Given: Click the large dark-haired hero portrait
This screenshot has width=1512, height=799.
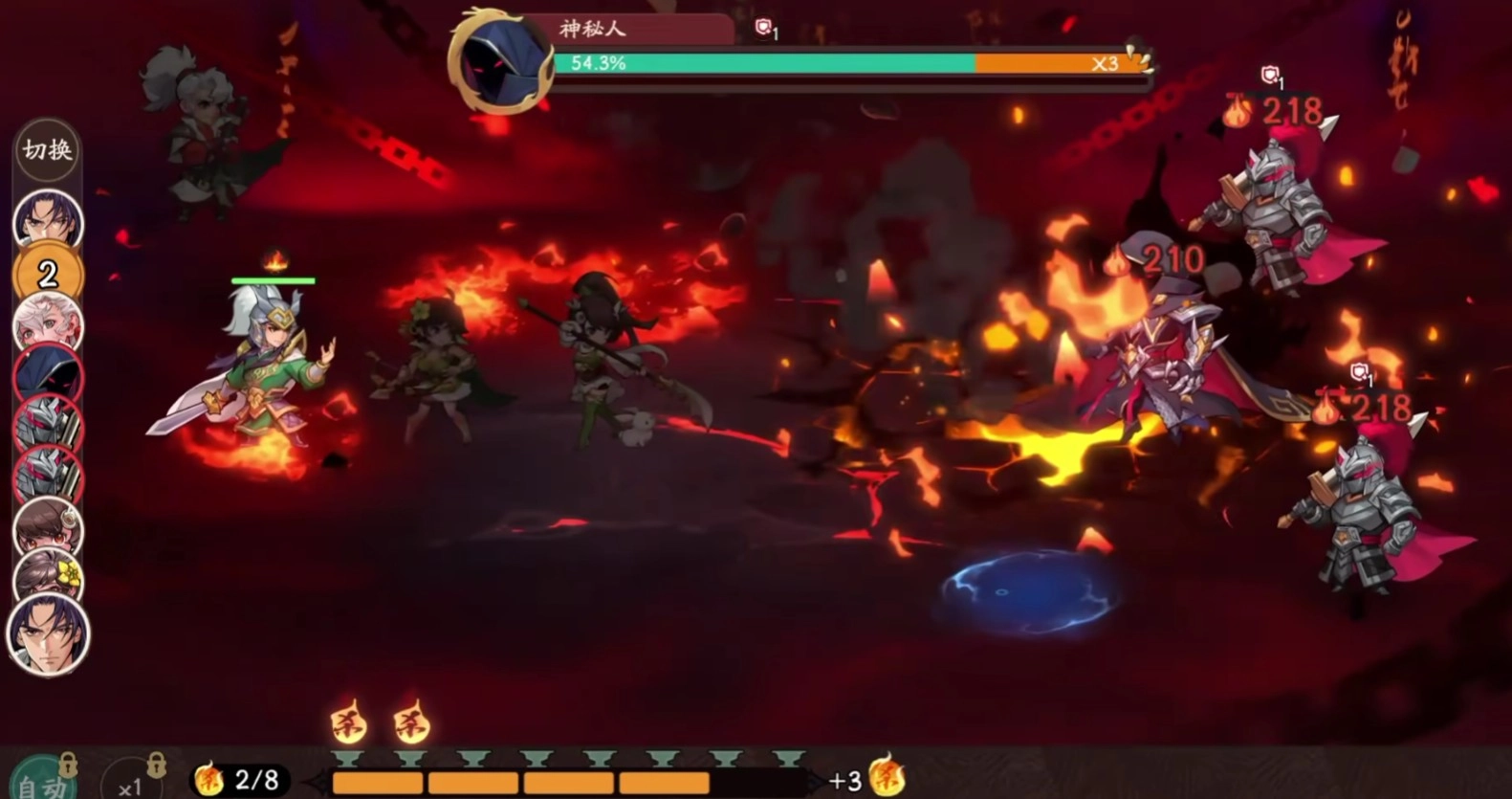Looking at the screenshot, I should [x=48, y=633].
